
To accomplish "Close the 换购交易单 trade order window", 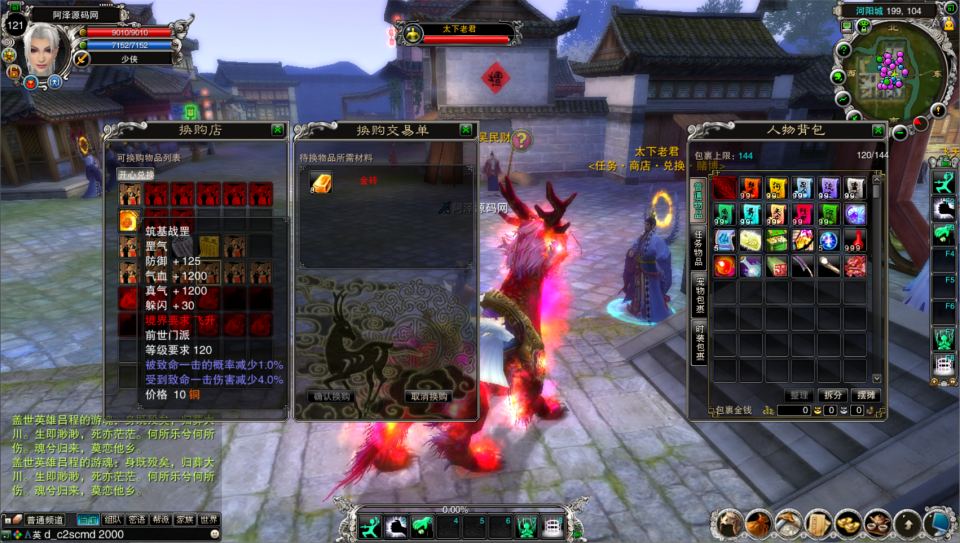I will tap(466, 130).
